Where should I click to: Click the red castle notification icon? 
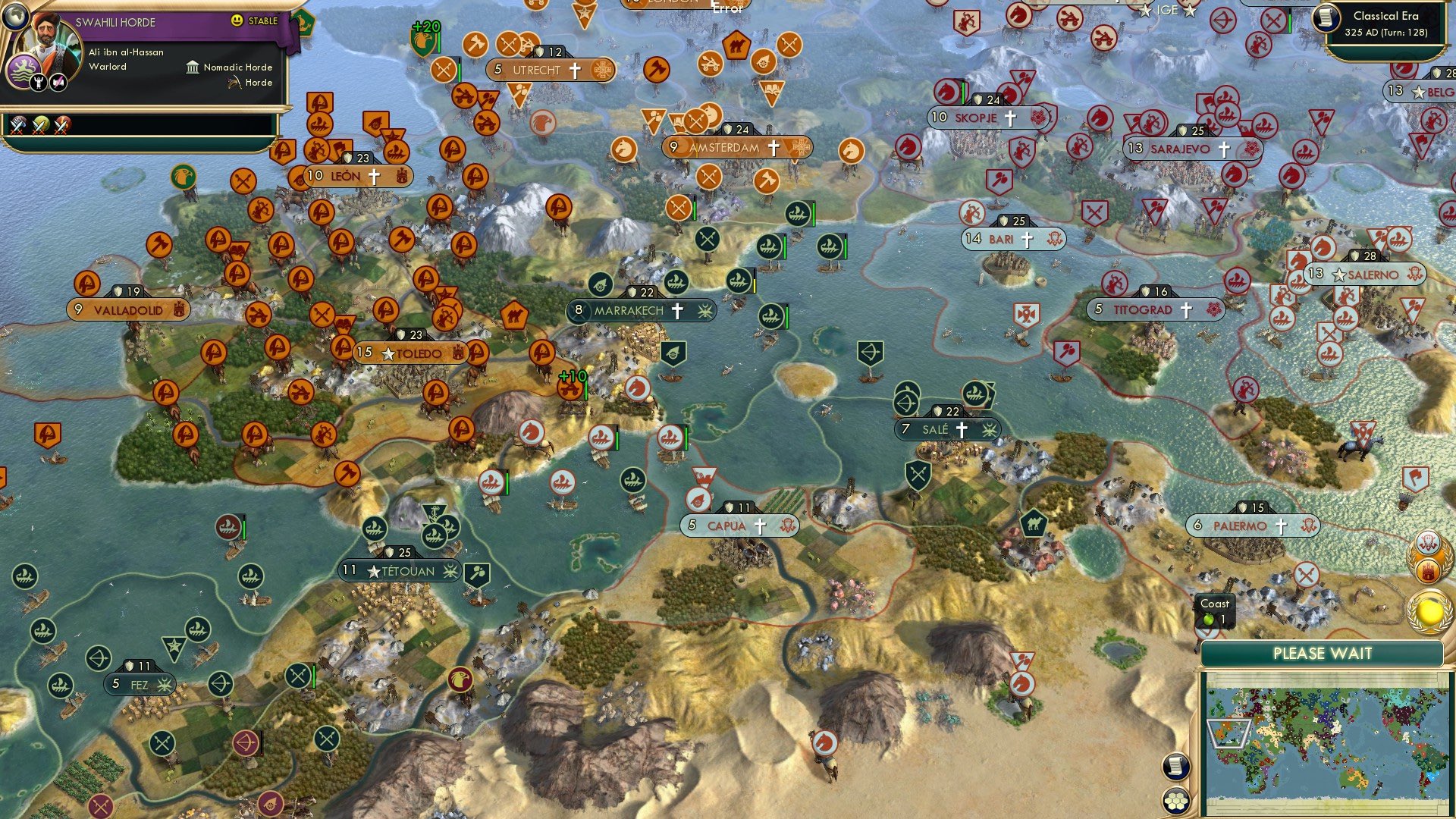1429,570
